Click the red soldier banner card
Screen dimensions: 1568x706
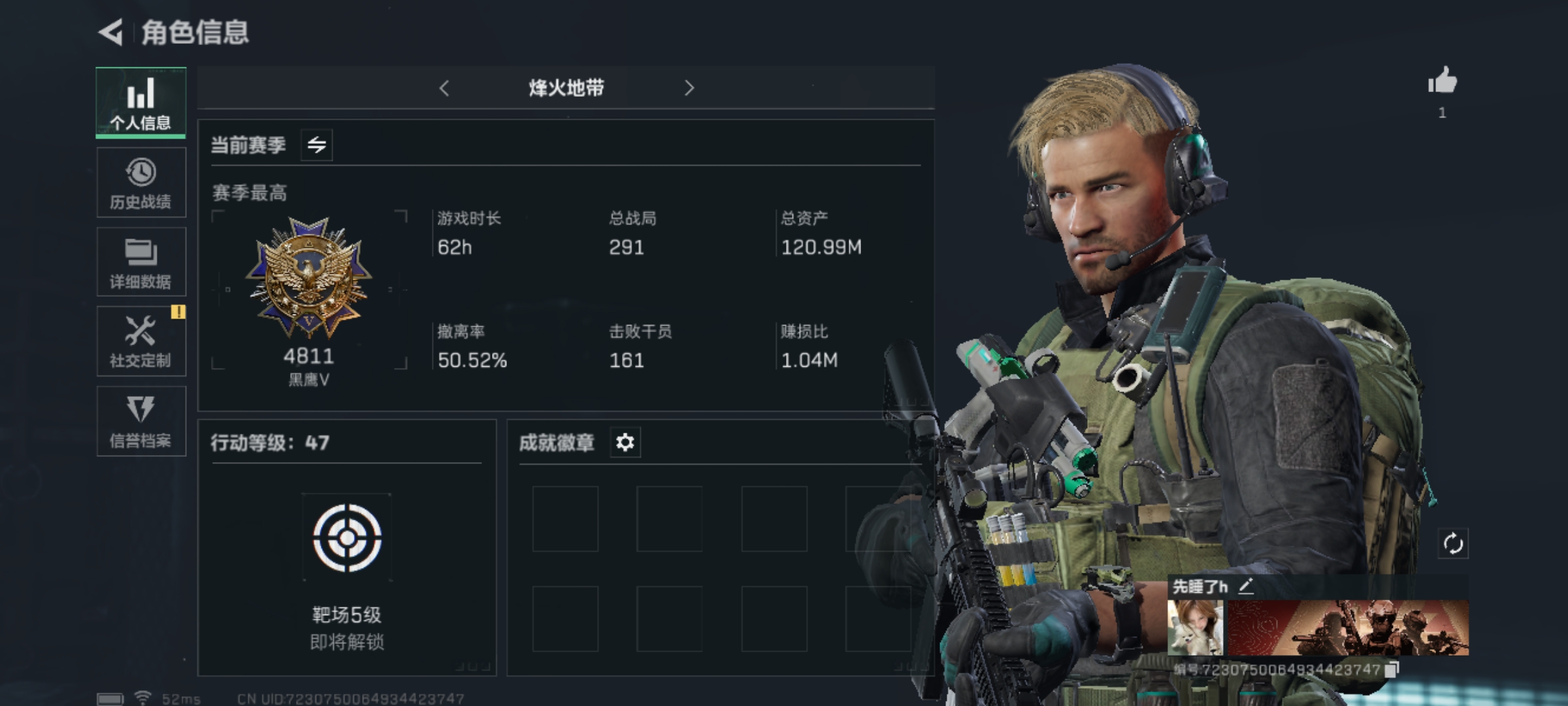(x=1348, y=628)
